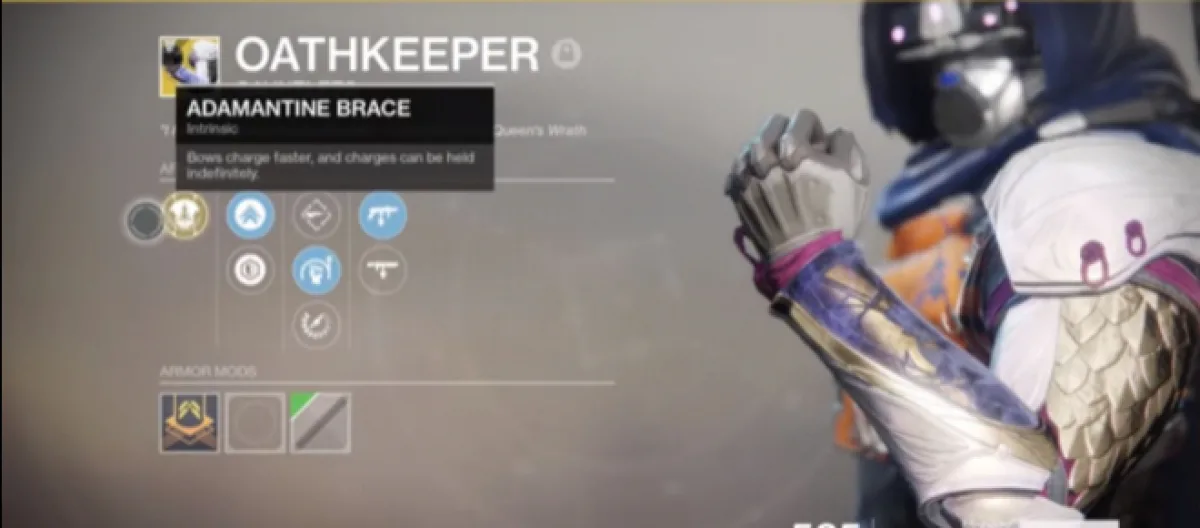Choose the white ring perk below the chevron
The image size is (1200, 528).
click(250, 270)
